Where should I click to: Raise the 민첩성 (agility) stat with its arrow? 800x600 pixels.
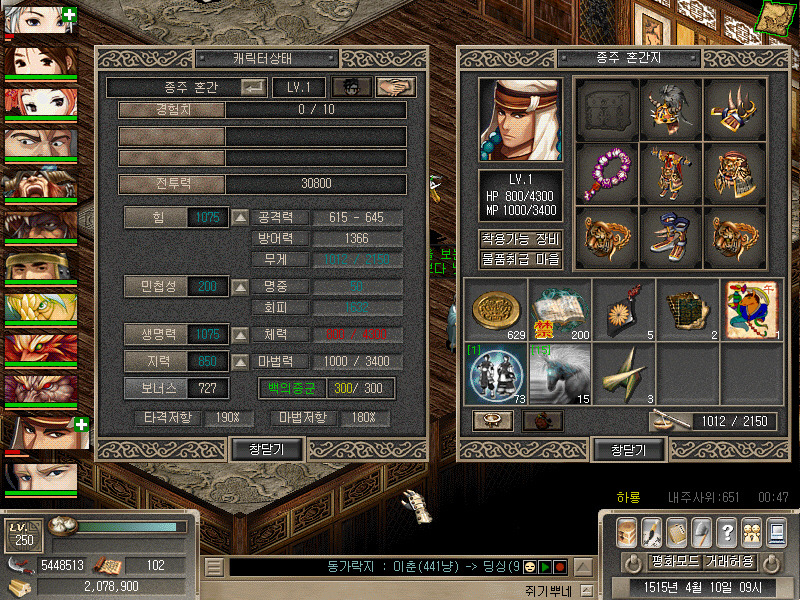[x=240, y=287]
